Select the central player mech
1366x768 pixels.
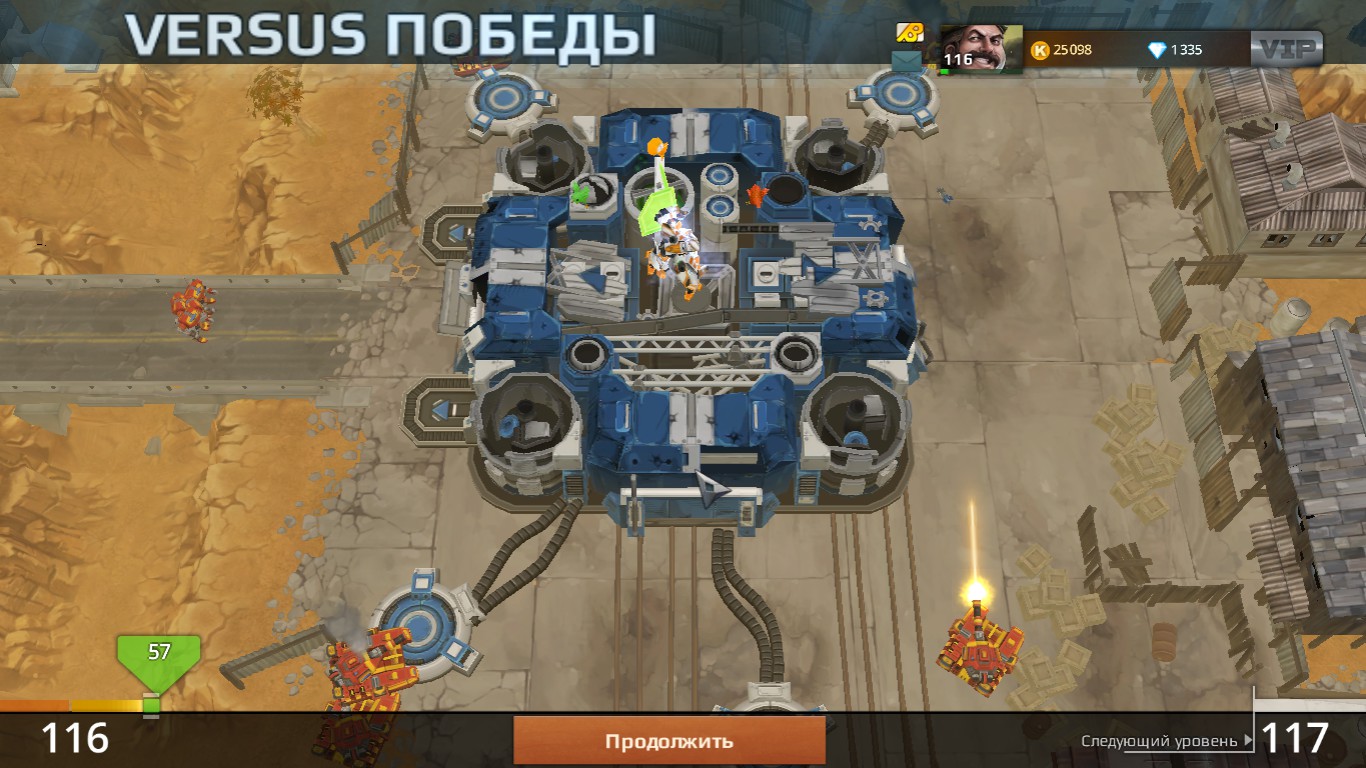[676, 250]
